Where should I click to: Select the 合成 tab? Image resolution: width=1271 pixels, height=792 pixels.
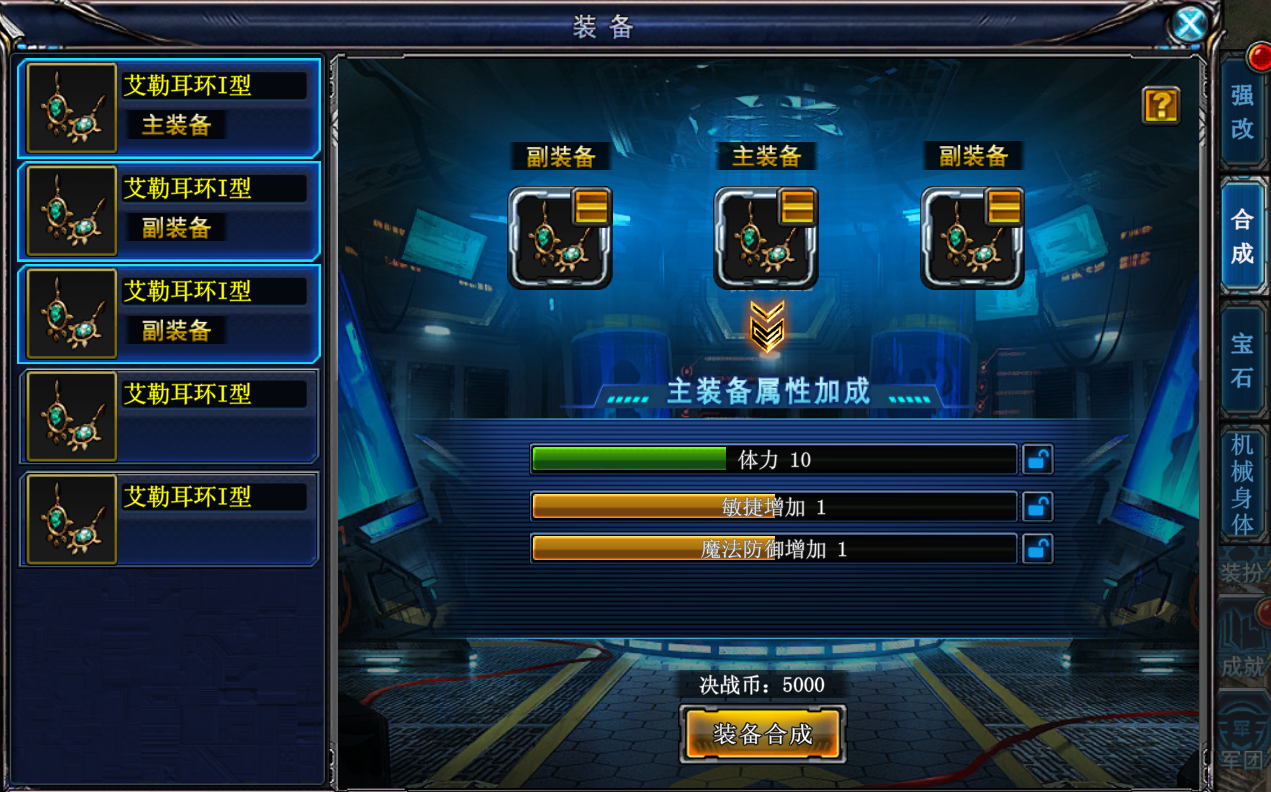1242,236
